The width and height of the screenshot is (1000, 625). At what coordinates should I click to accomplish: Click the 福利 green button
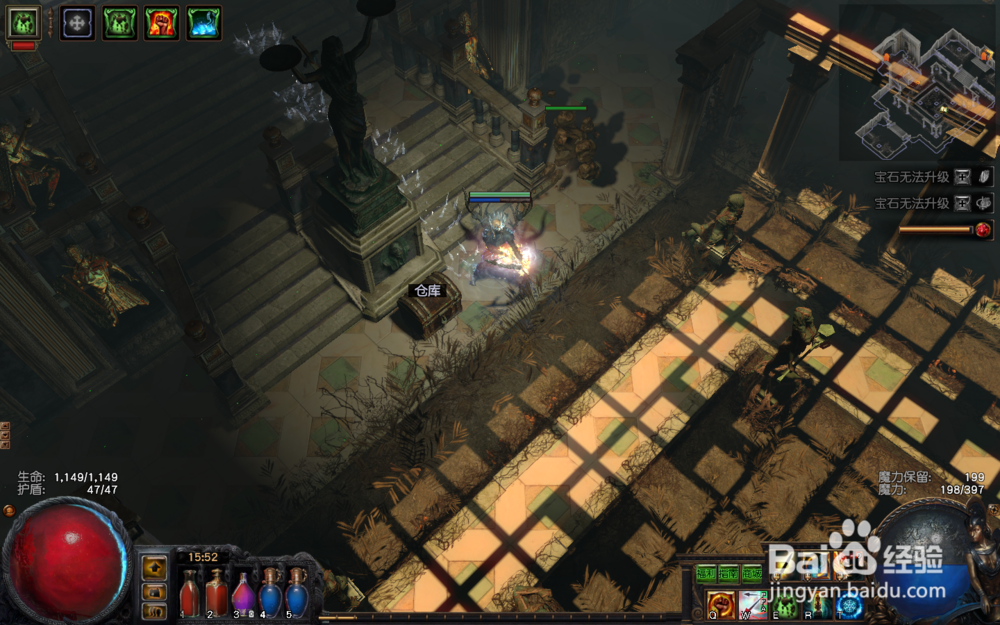pyautogui.click(x=707, y=574)
